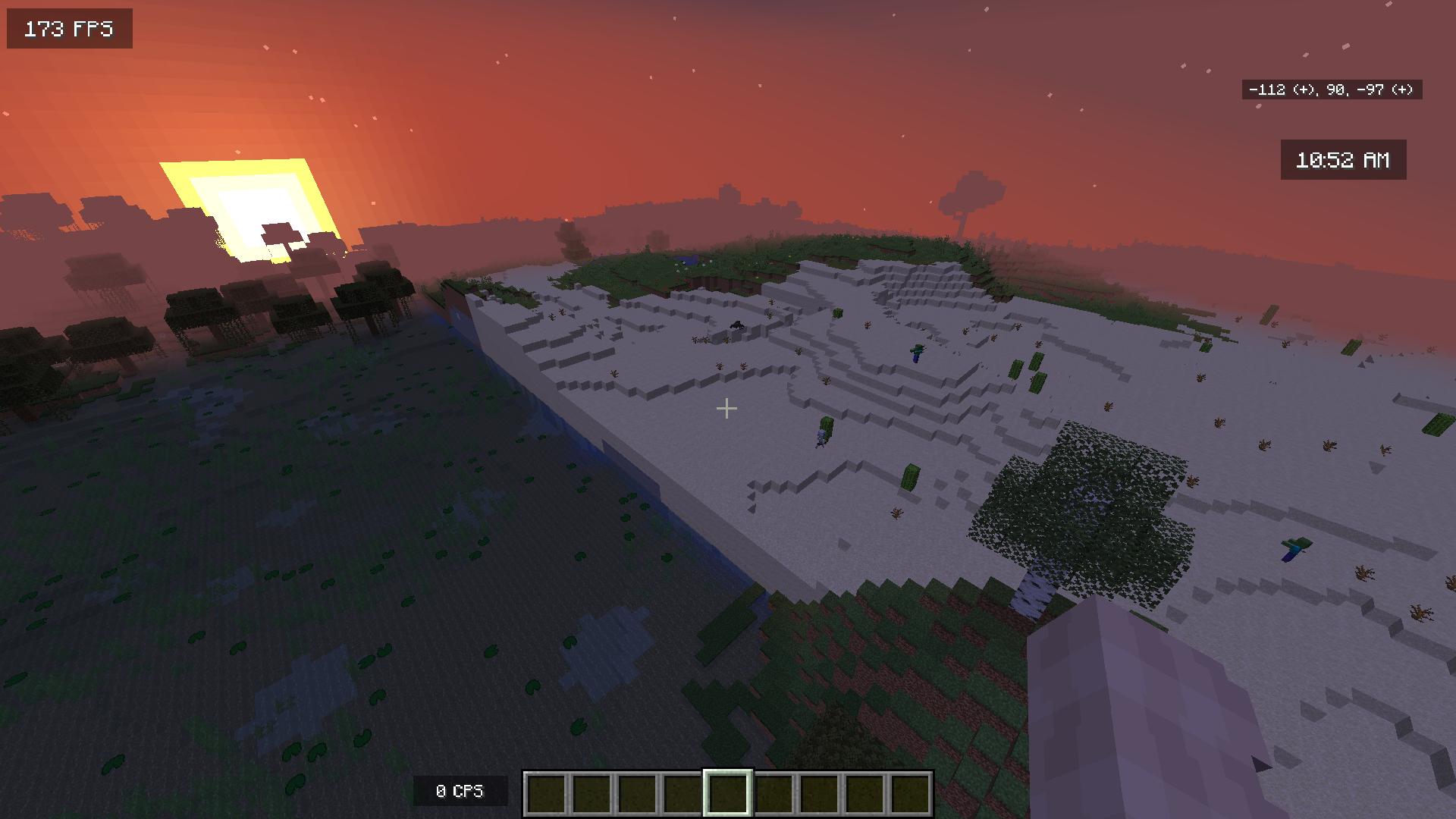1456x819 pixels.
Task: Select the highlighted hotbar slot
Action: (728, 793)
